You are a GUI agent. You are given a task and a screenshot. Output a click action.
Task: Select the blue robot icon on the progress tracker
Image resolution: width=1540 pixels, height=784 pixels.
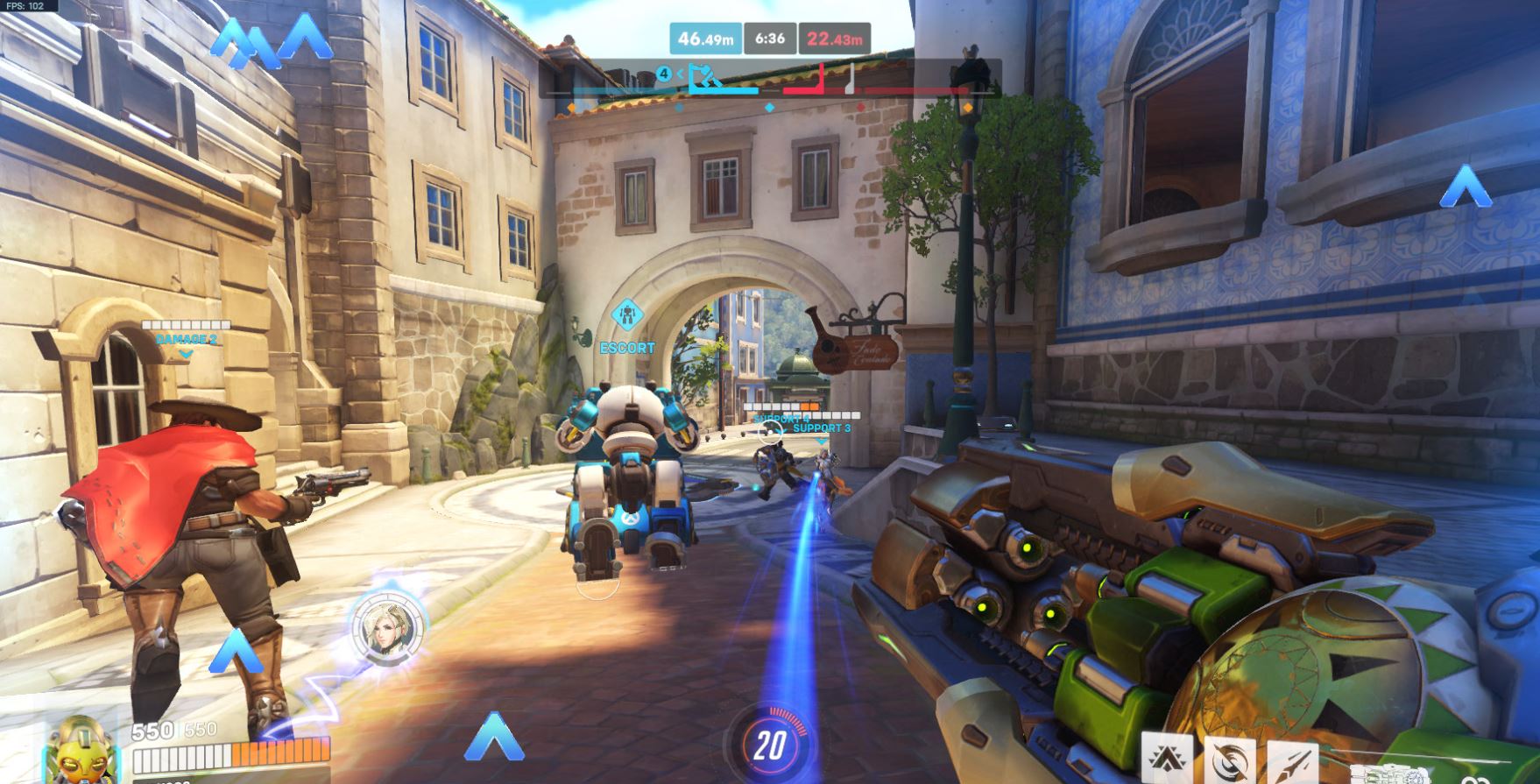706,77
